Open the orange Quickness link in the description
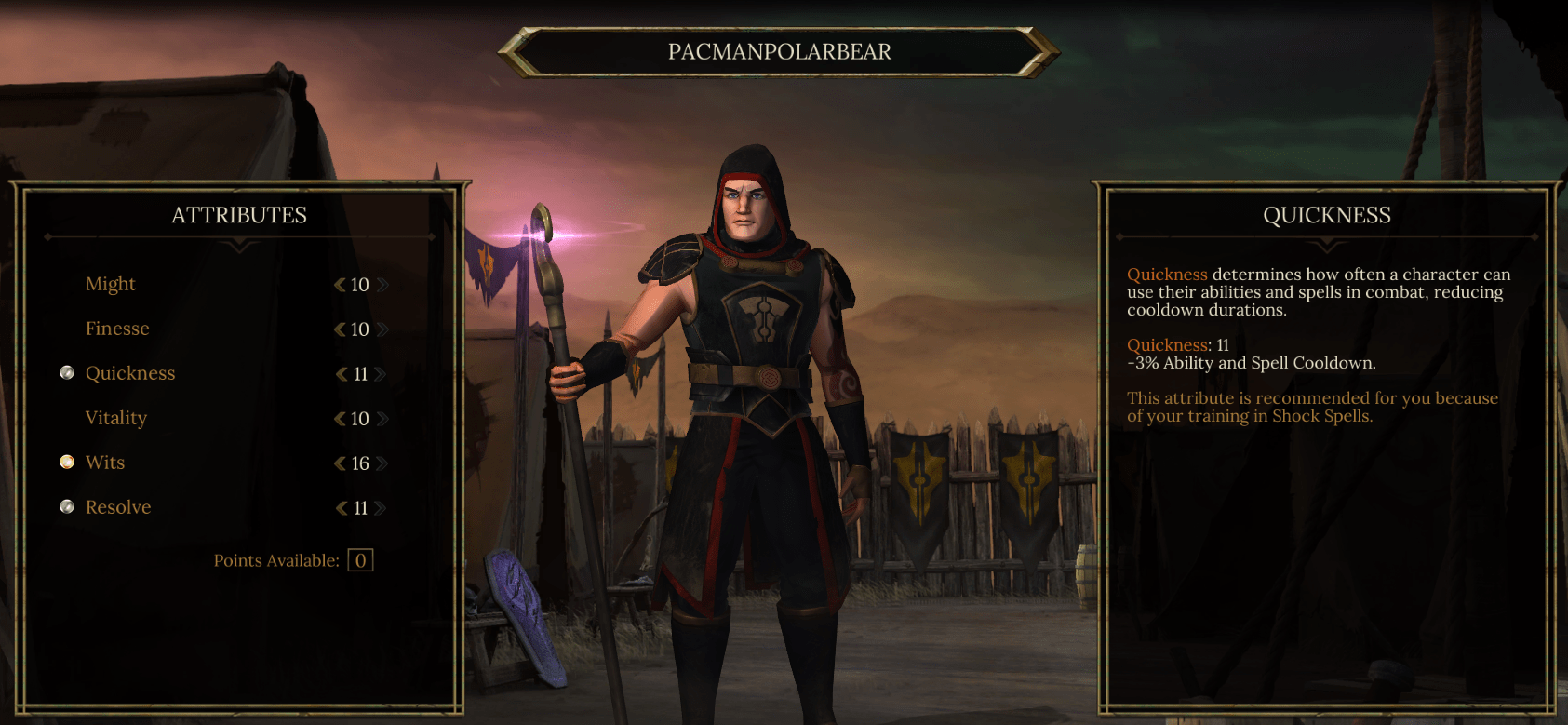This screenshot has height=725, width=1568. 1167,274
